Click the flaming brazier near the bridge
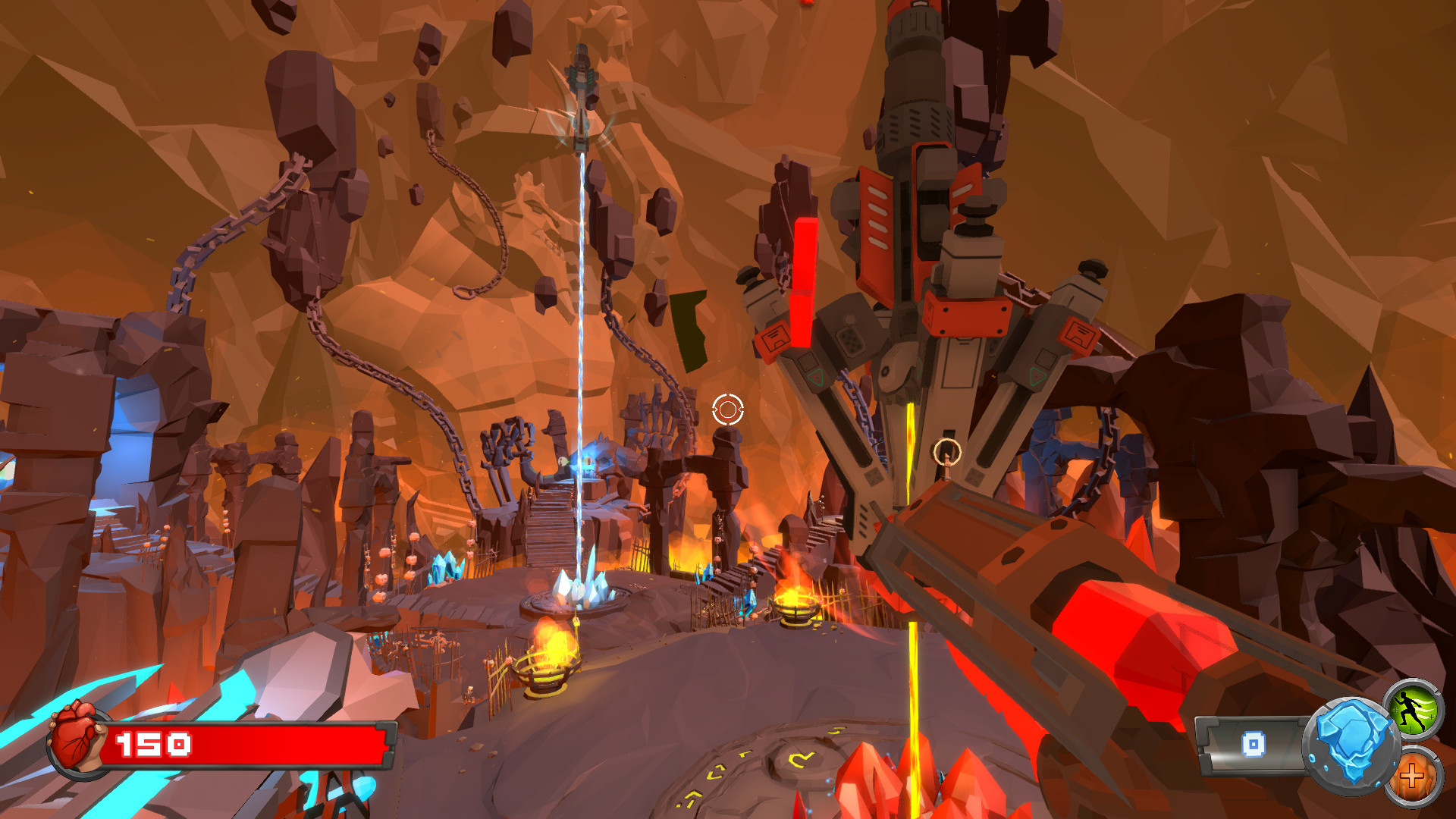 795,607
